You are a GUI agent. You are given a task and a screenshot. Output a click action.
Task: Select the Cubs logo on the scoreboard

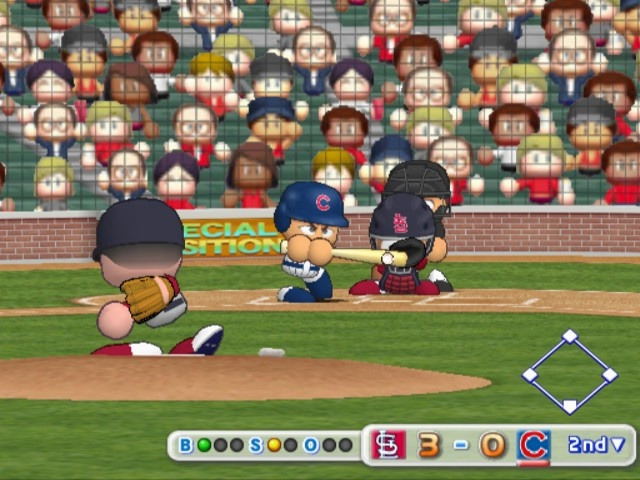click(533, 444)
